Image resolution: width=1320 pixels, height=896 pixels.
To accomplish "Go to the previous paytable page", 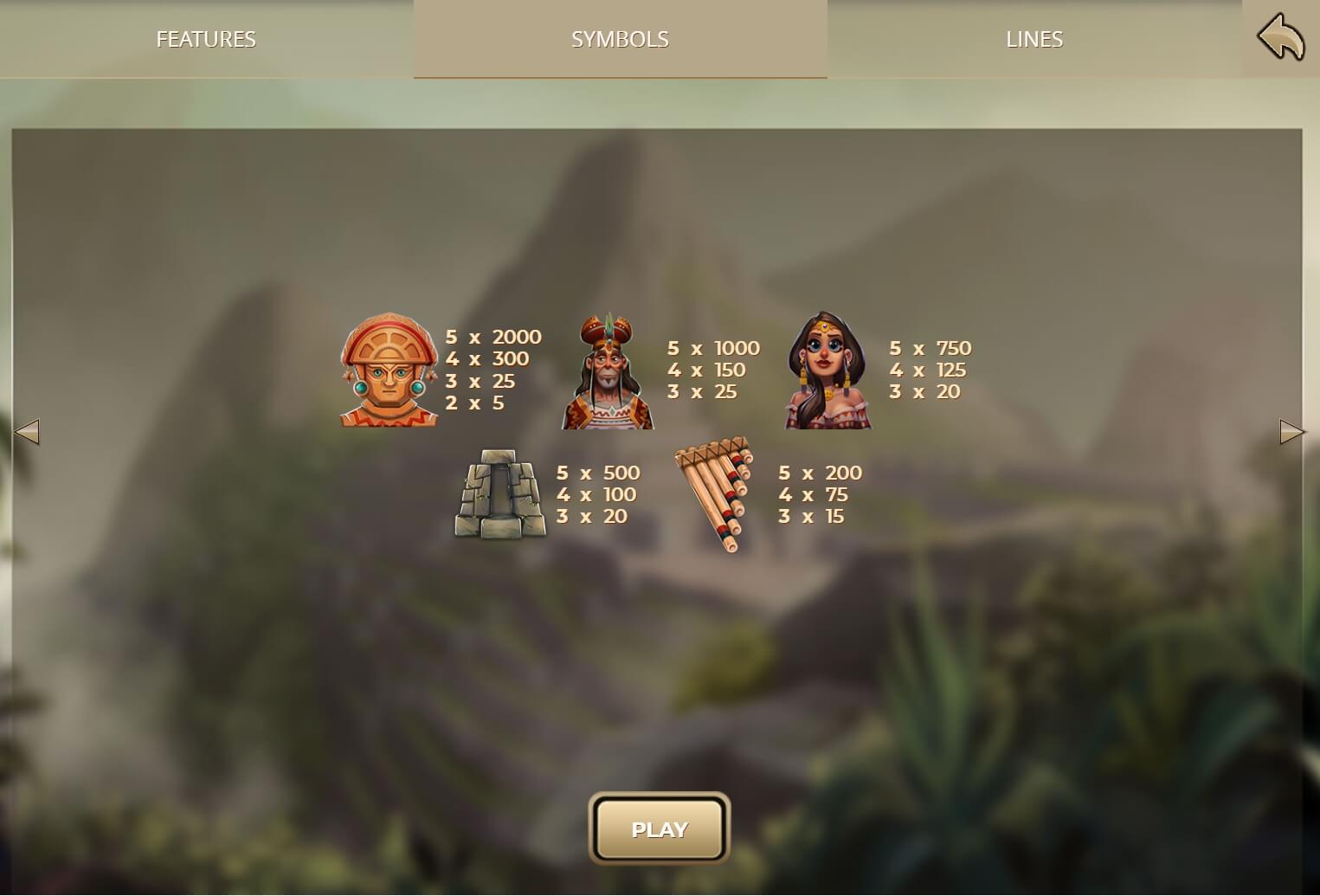I will 27,431.
